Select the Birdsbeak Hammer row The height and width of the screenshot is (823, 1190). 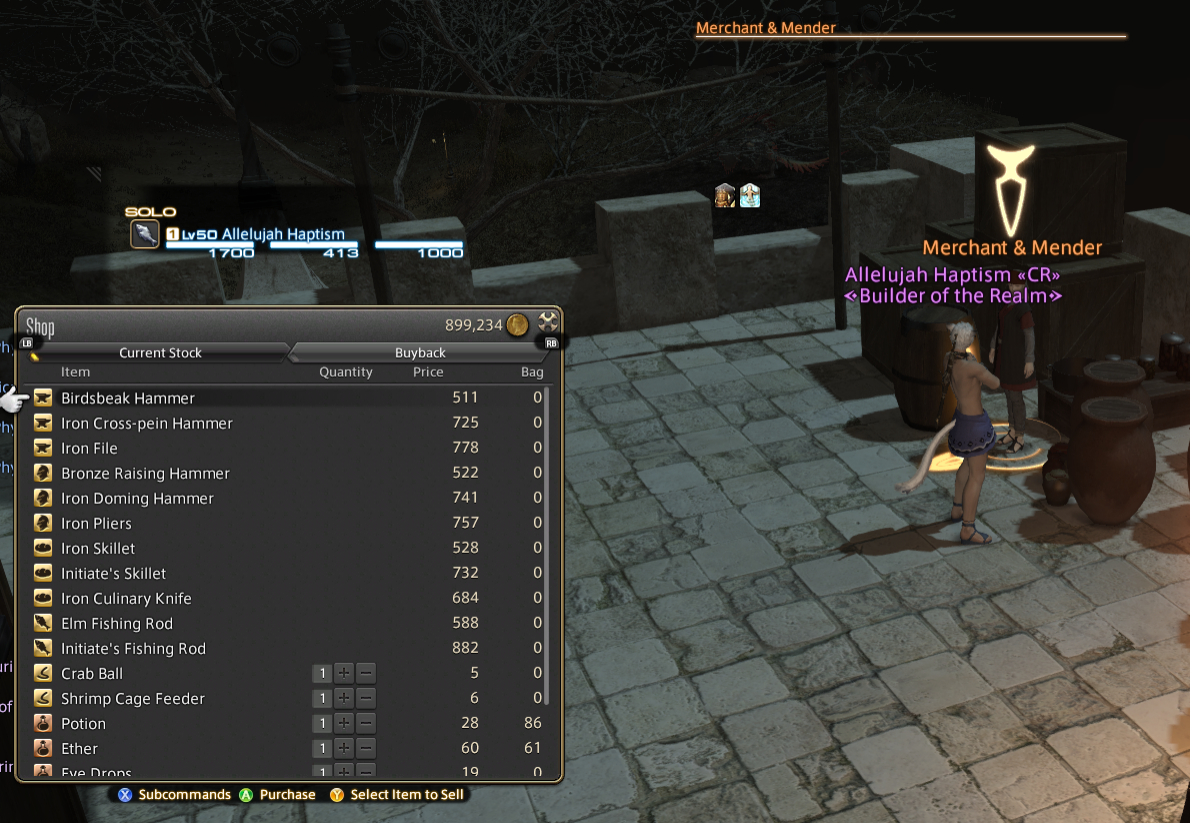(128, 398)
